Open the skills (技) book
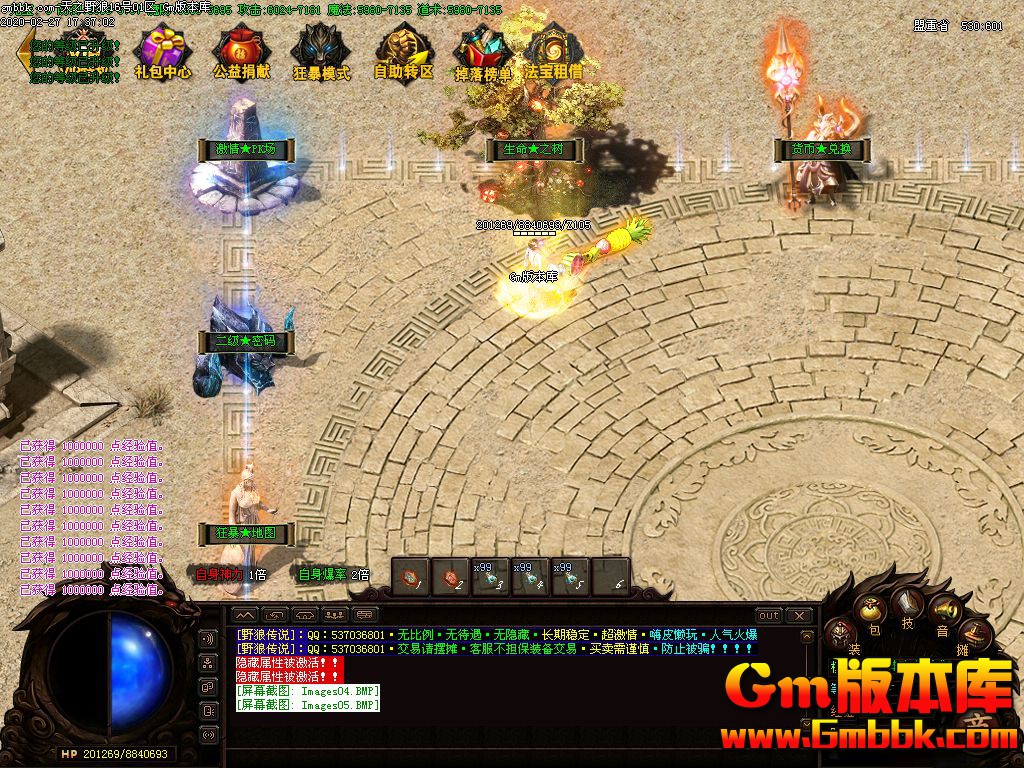The image size is (1024, 768). pyautogui.click(x=908, y=603)
